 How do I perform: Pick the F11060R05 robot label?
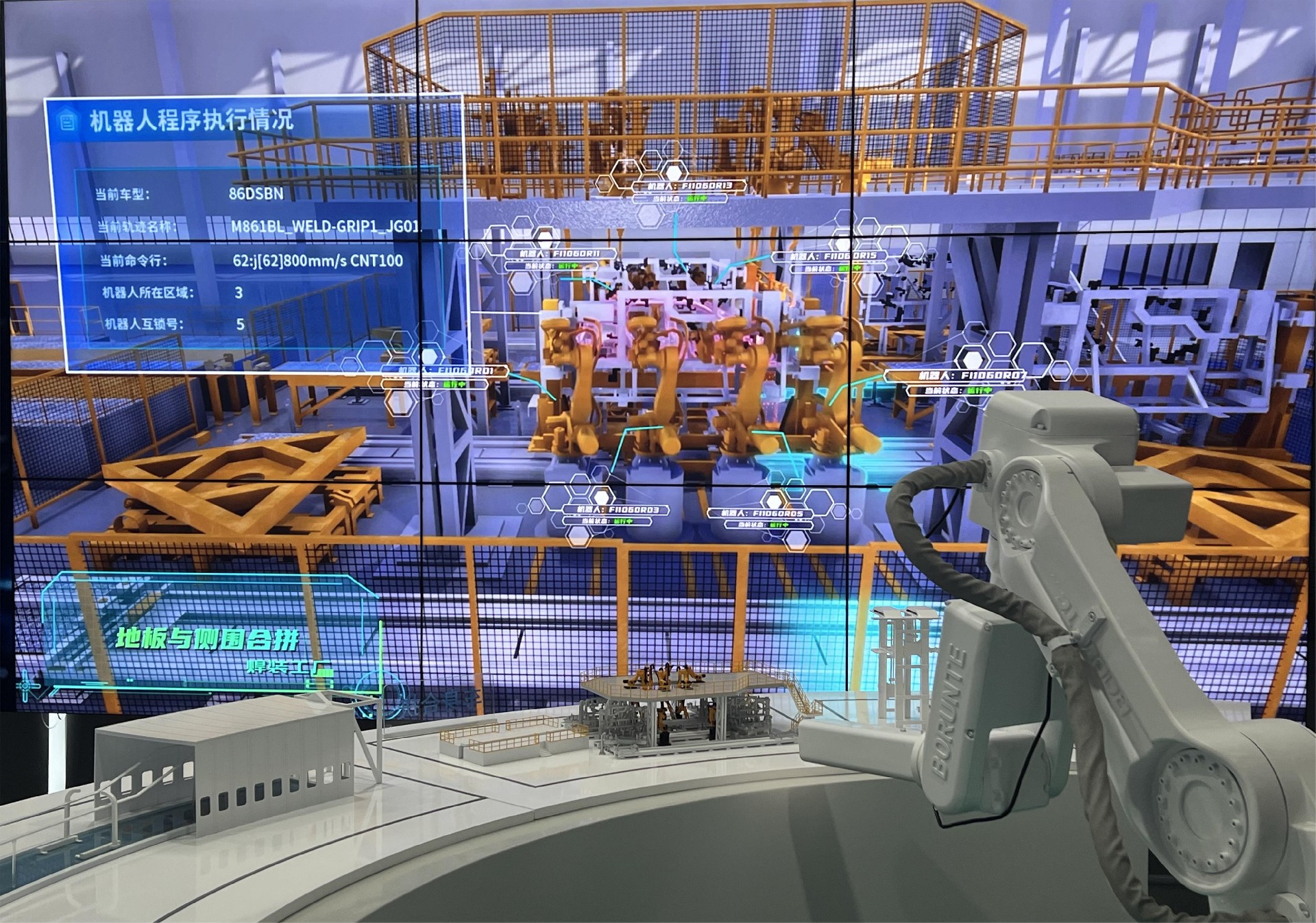761,513
